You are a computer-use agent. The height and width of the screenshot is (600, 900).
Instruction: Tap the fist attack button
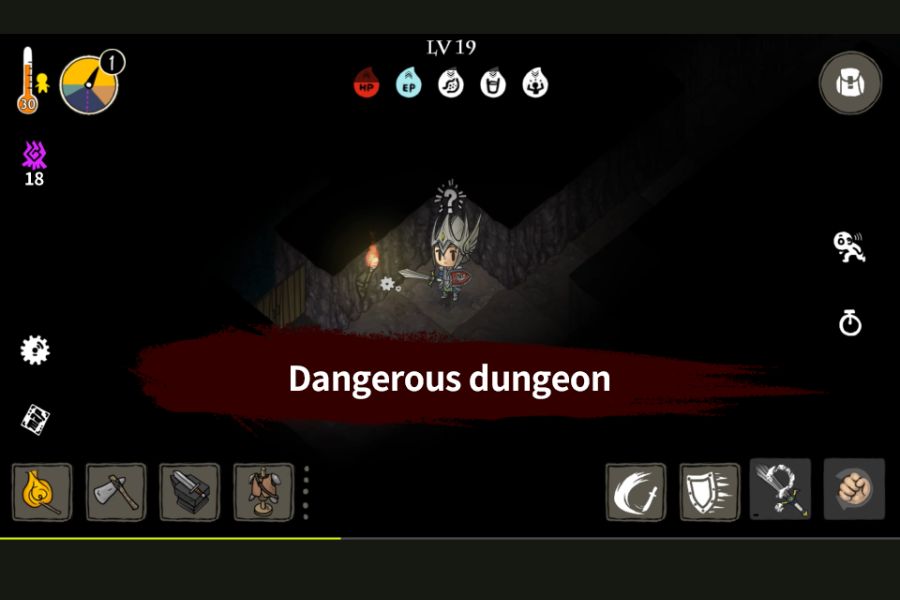coord(854,490)
